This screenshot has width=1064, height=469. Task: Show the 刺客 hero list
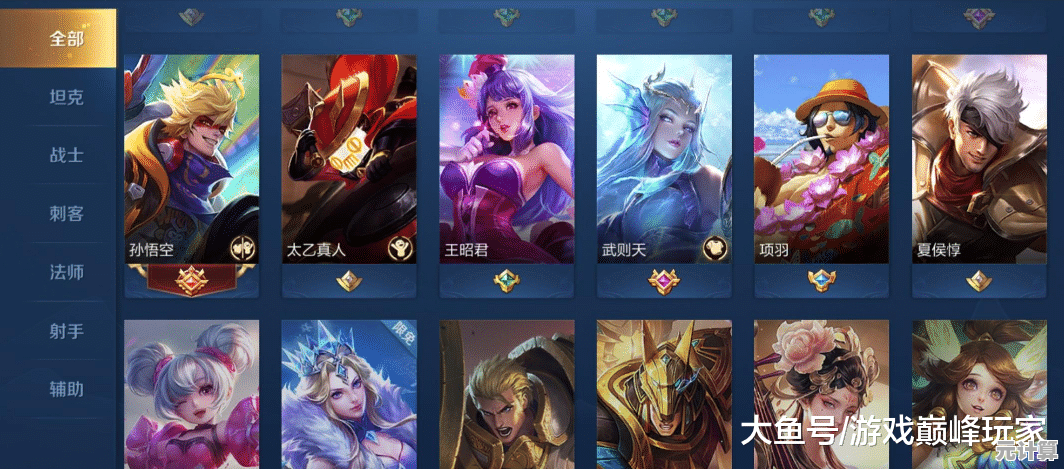click(x=66, y=213)
